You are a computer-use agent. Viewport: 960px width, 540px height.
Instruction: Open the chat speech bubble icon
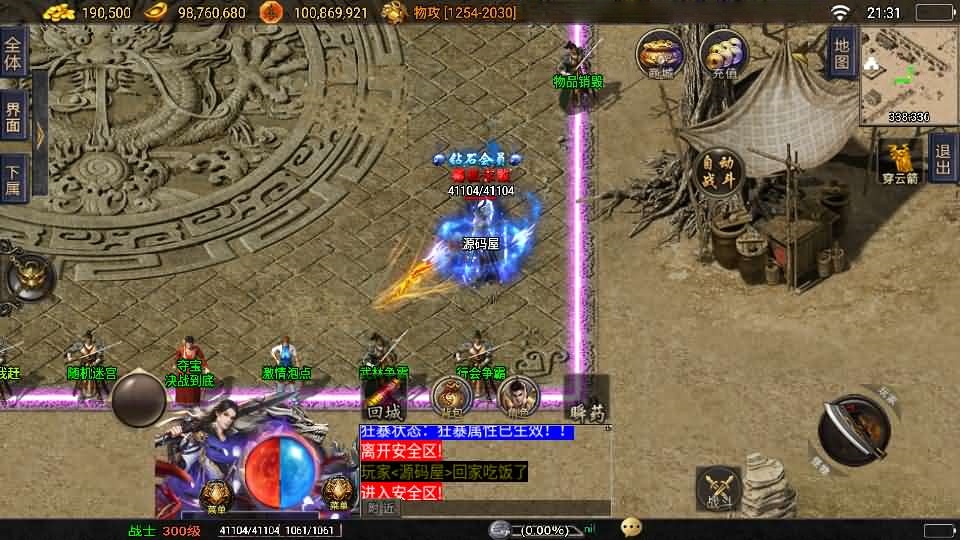click(x=631, y=527)
